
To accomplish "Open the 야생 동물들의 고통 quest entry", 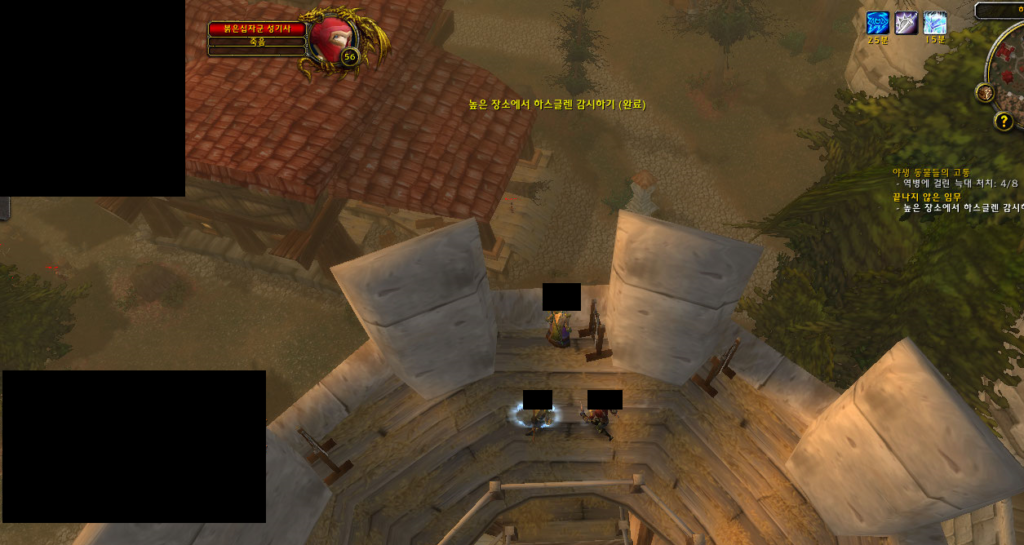I will [x=931, y=172].
